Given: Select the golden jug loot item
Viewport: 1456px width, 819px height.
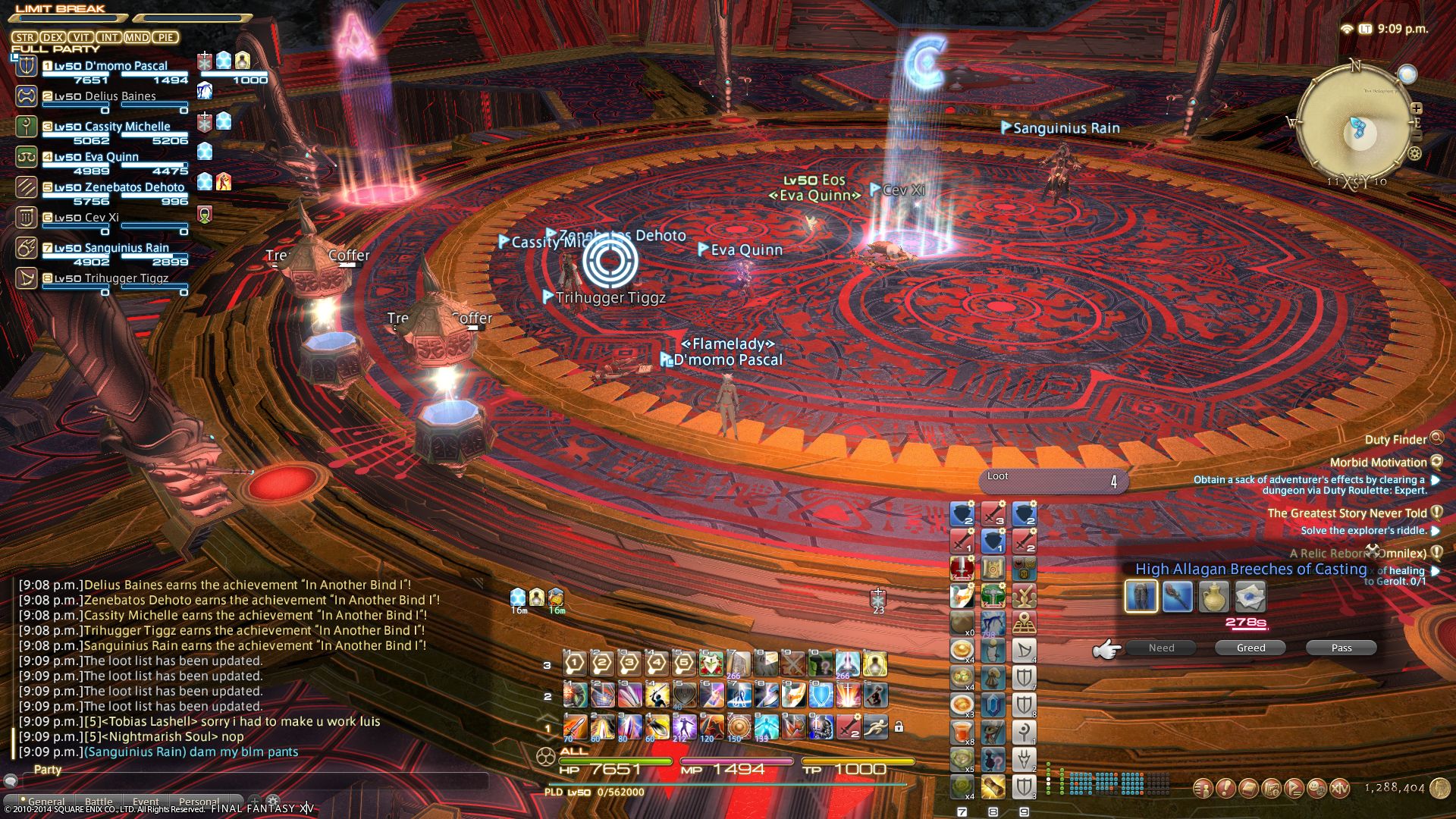Looking at the screenshot, I should pyautogui.click(x=1213, y=597).
